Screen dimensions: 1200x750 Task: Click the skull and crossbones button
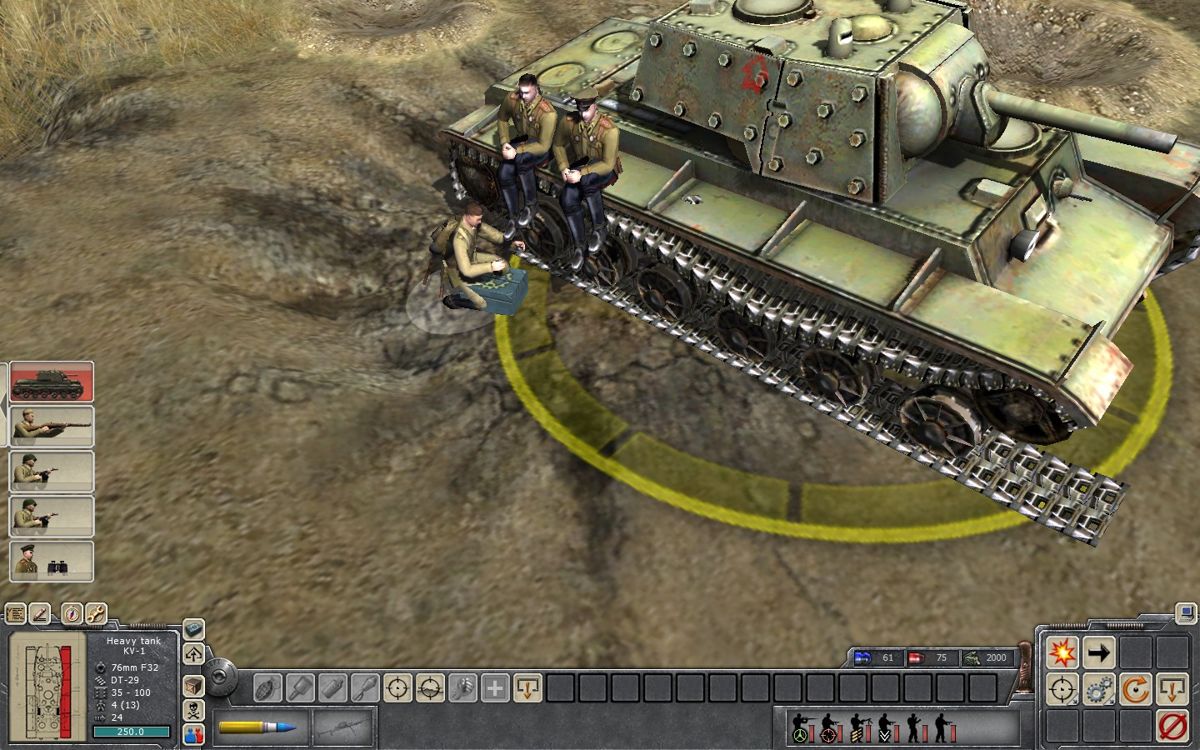point(194,709)
